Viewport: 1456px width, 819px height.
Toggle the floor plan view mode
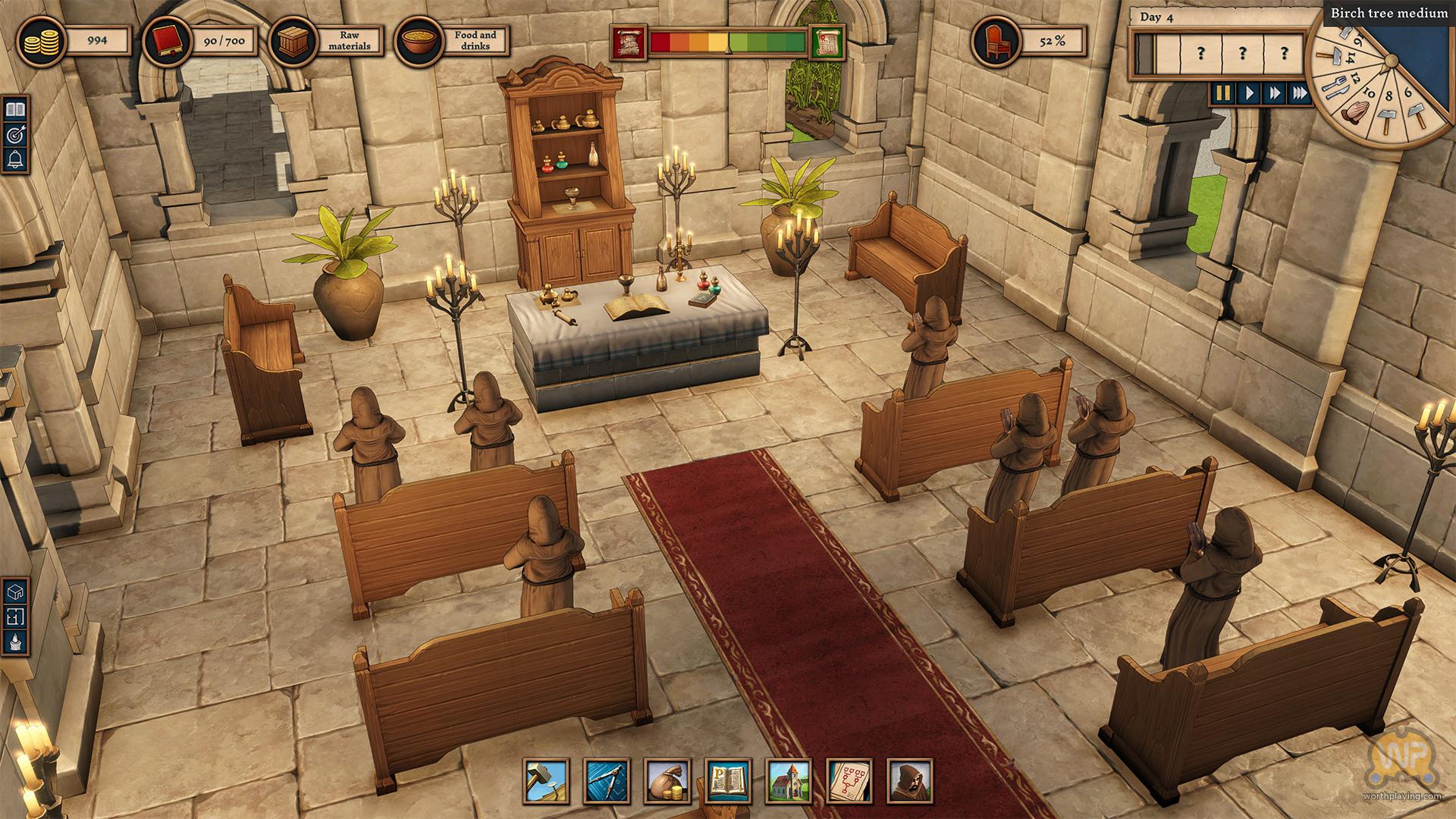pyautogui.click(x=15, y=616)
